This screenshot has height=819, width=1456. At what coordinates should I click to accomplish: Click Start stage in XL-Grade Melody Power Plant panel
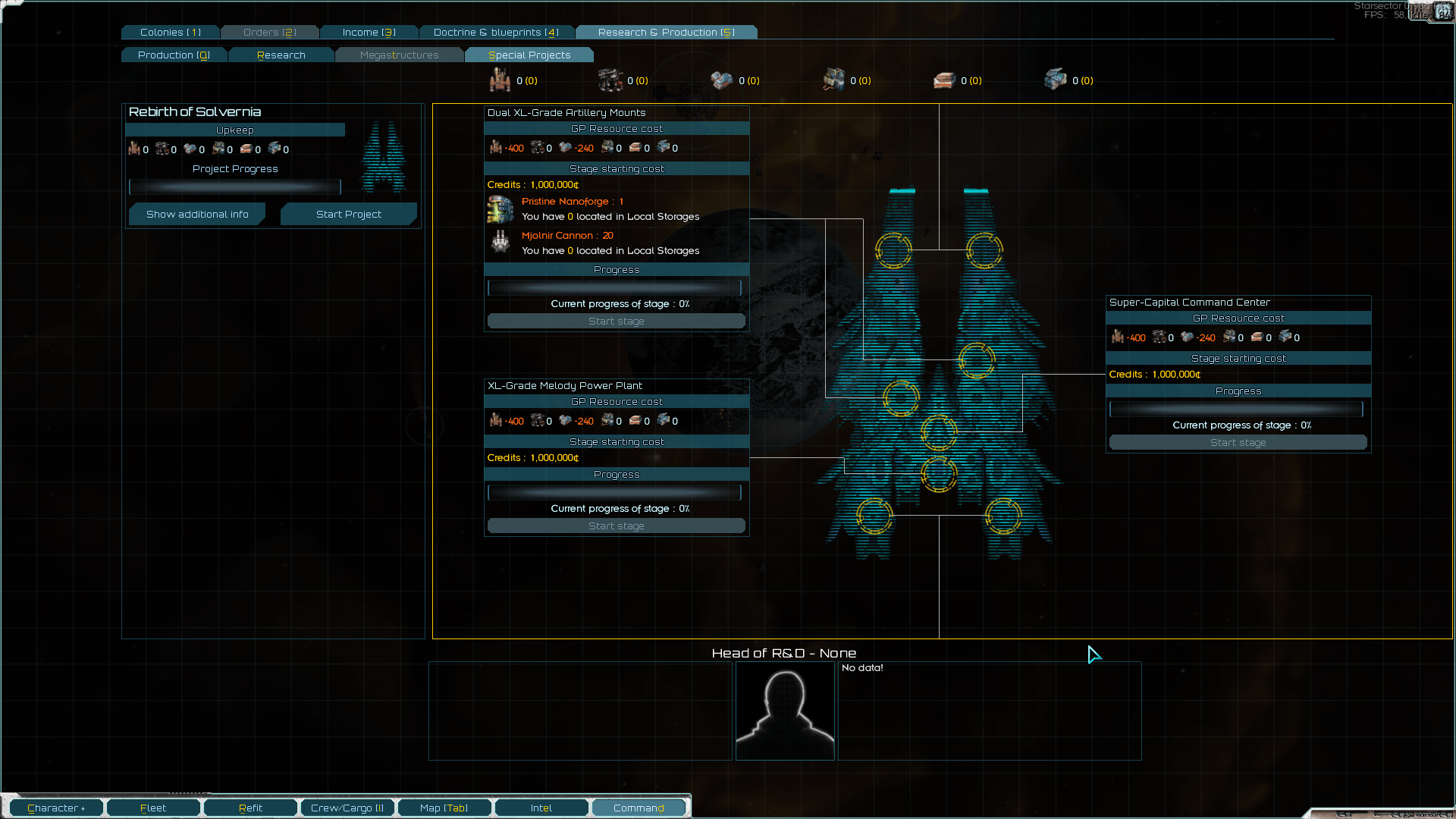point(616,526)
